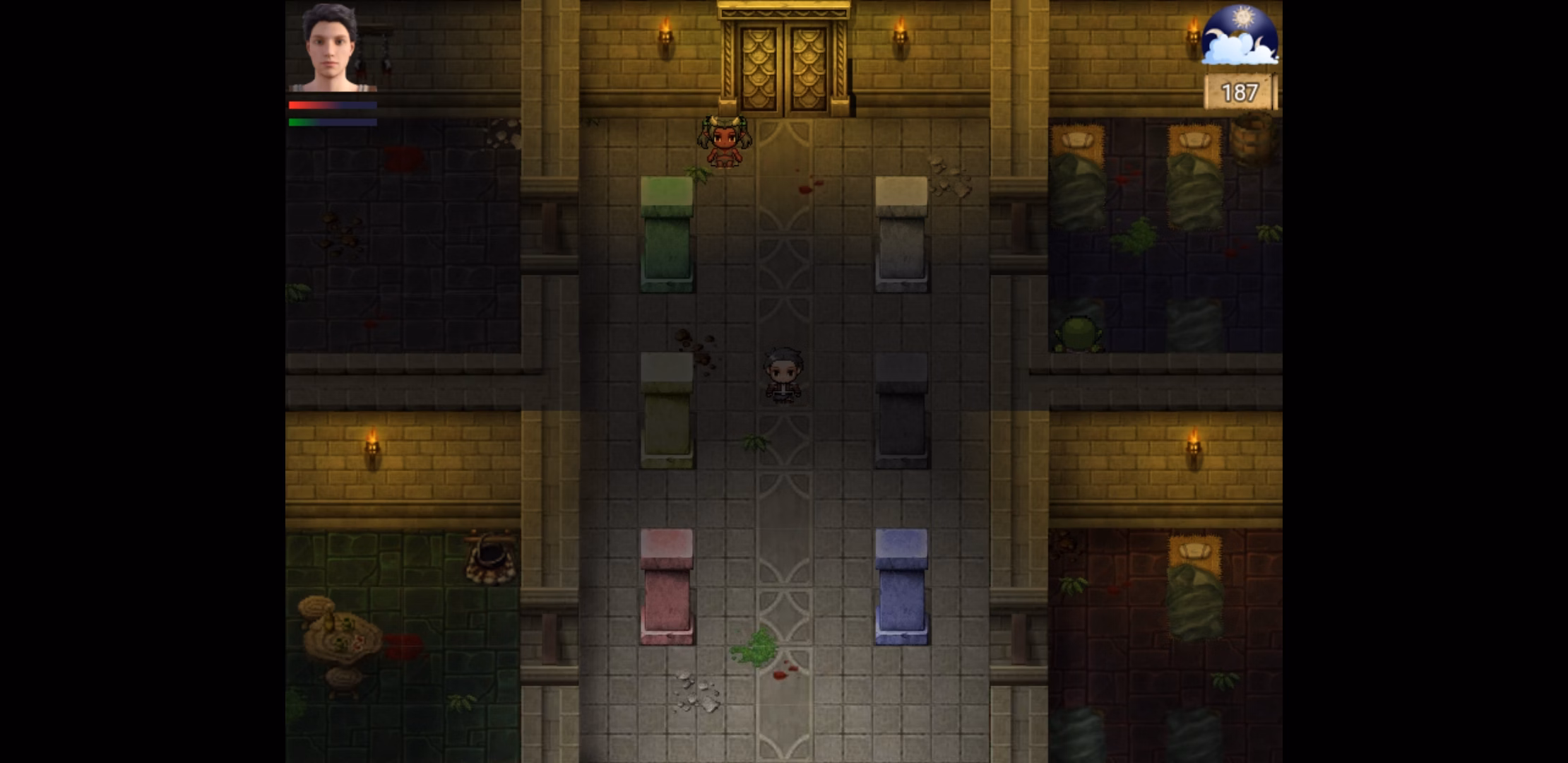This screenshot has height=763, width=1568.
Task: Open the sun and moon time icon
Action: (1240, 35)
